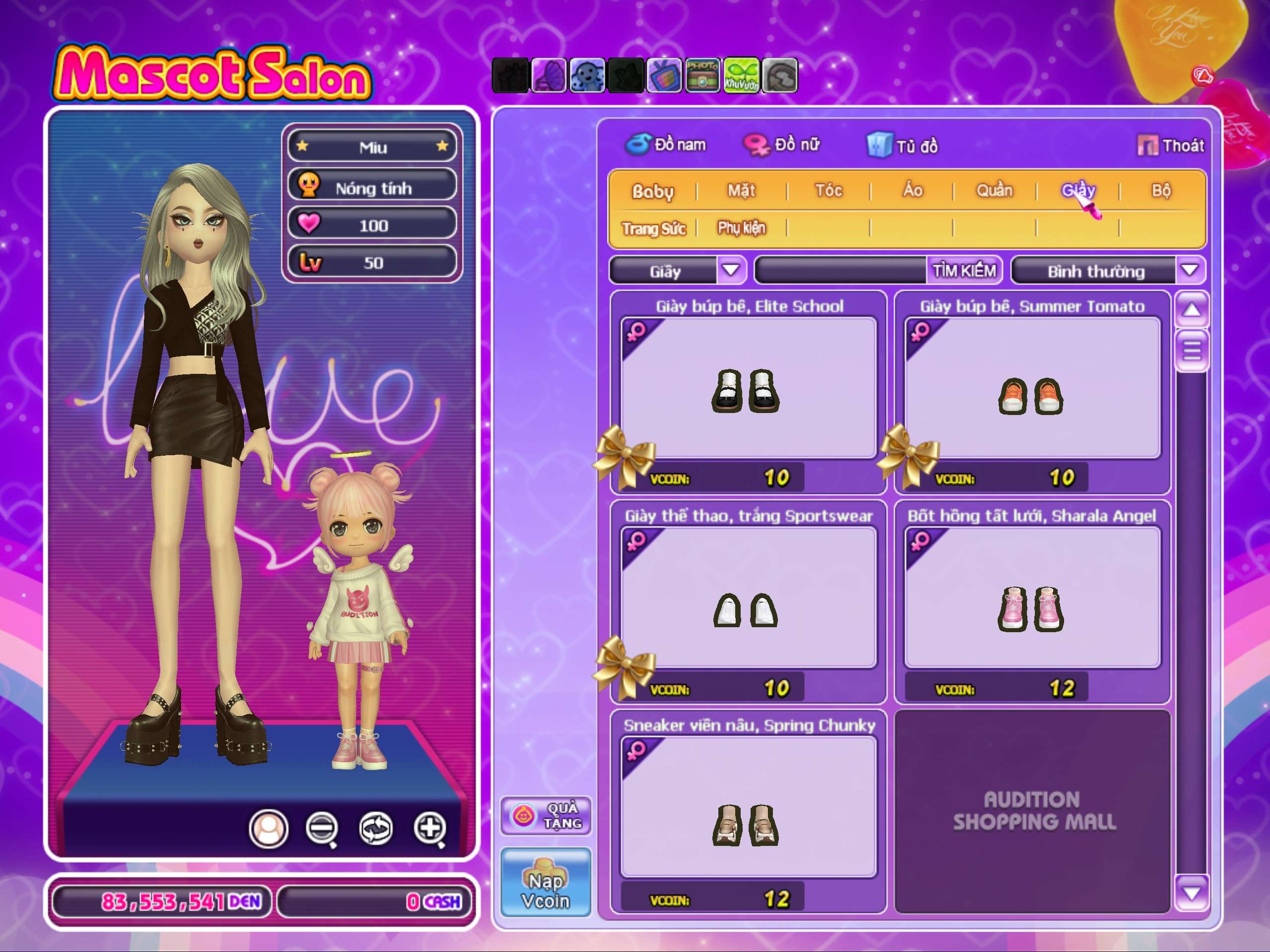Expand the Giày filter dropdown
This screenshot has width=1270, height=952.
pos(730,270)
